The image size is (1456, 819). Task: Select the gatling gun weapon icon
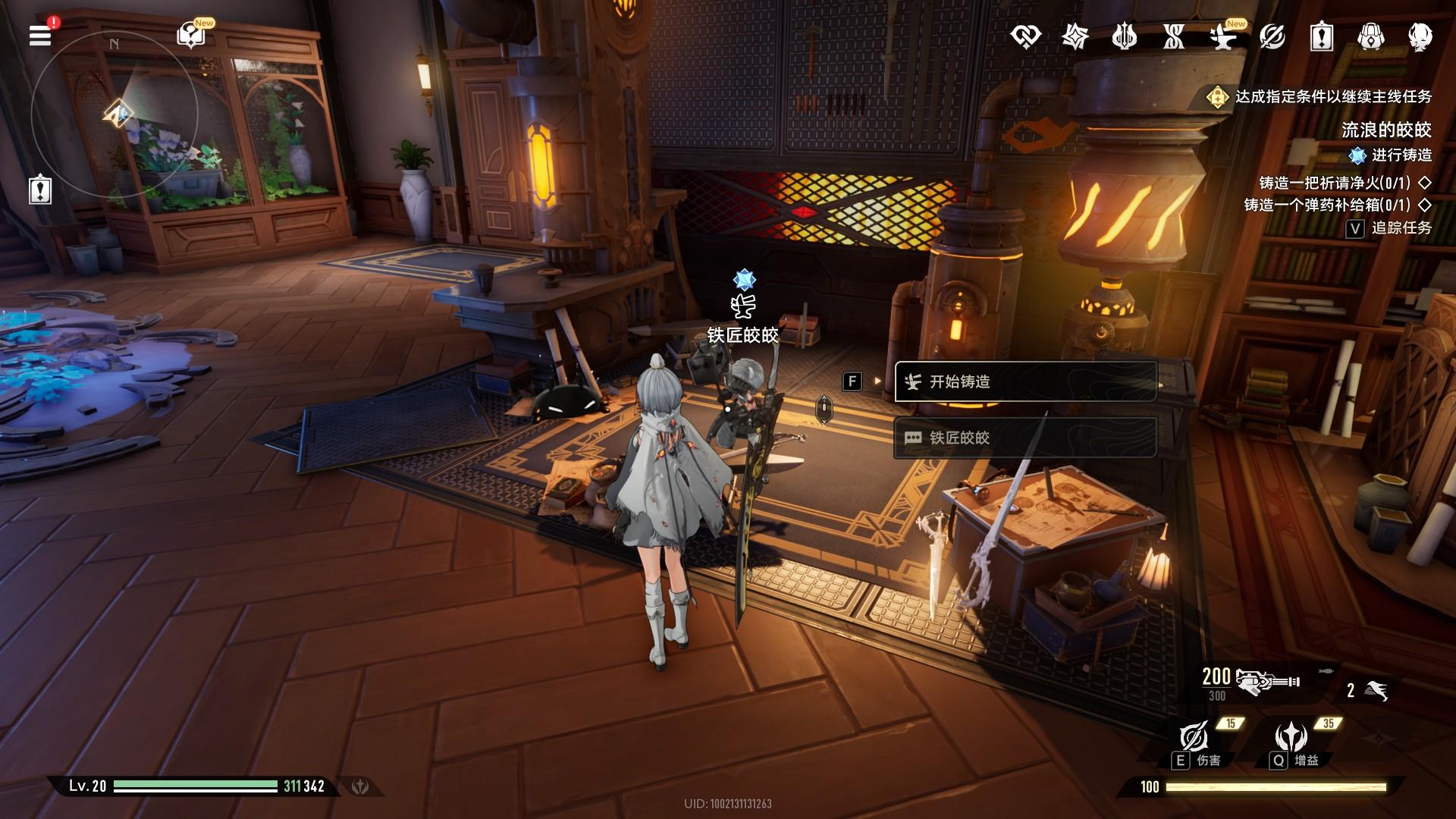[1266, 681]
